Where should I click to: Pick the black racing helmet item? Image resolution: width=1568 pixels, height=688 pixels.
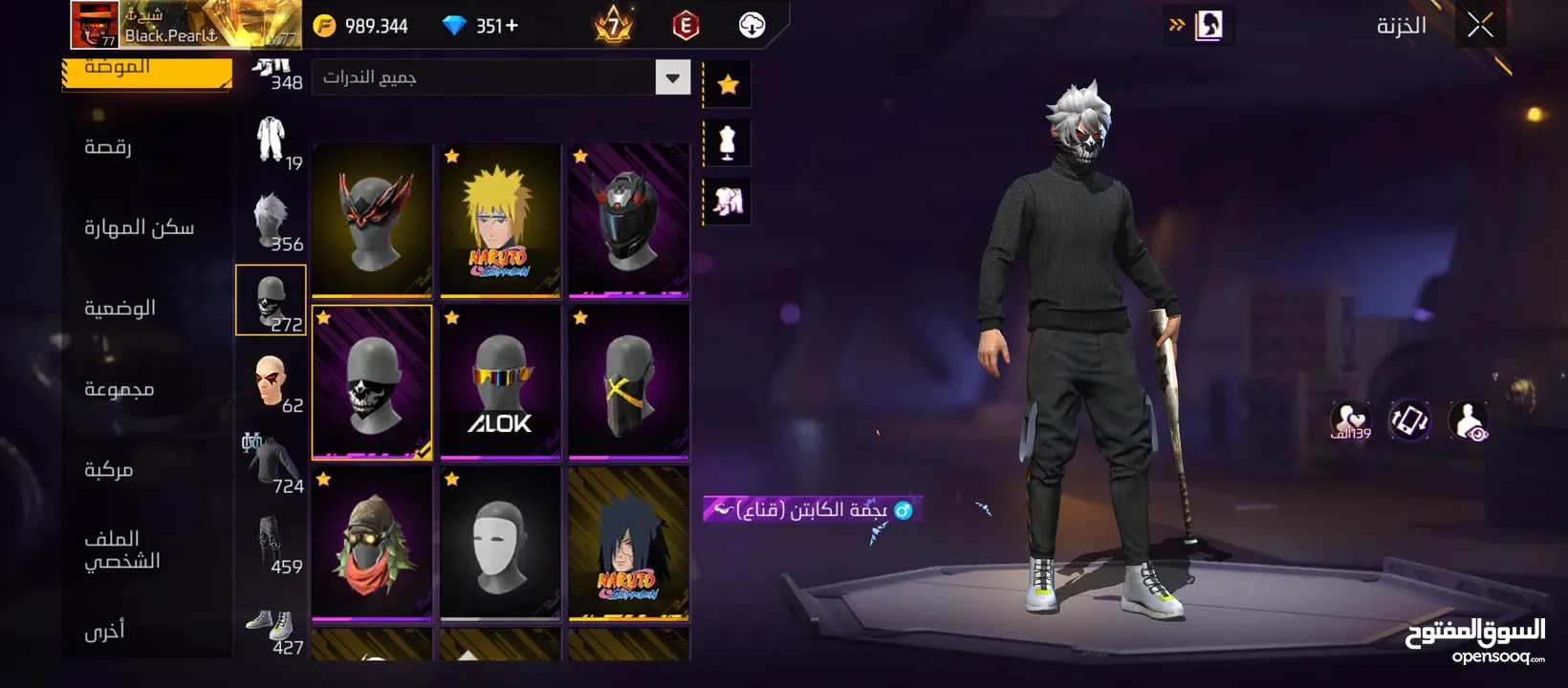(628, 221)
